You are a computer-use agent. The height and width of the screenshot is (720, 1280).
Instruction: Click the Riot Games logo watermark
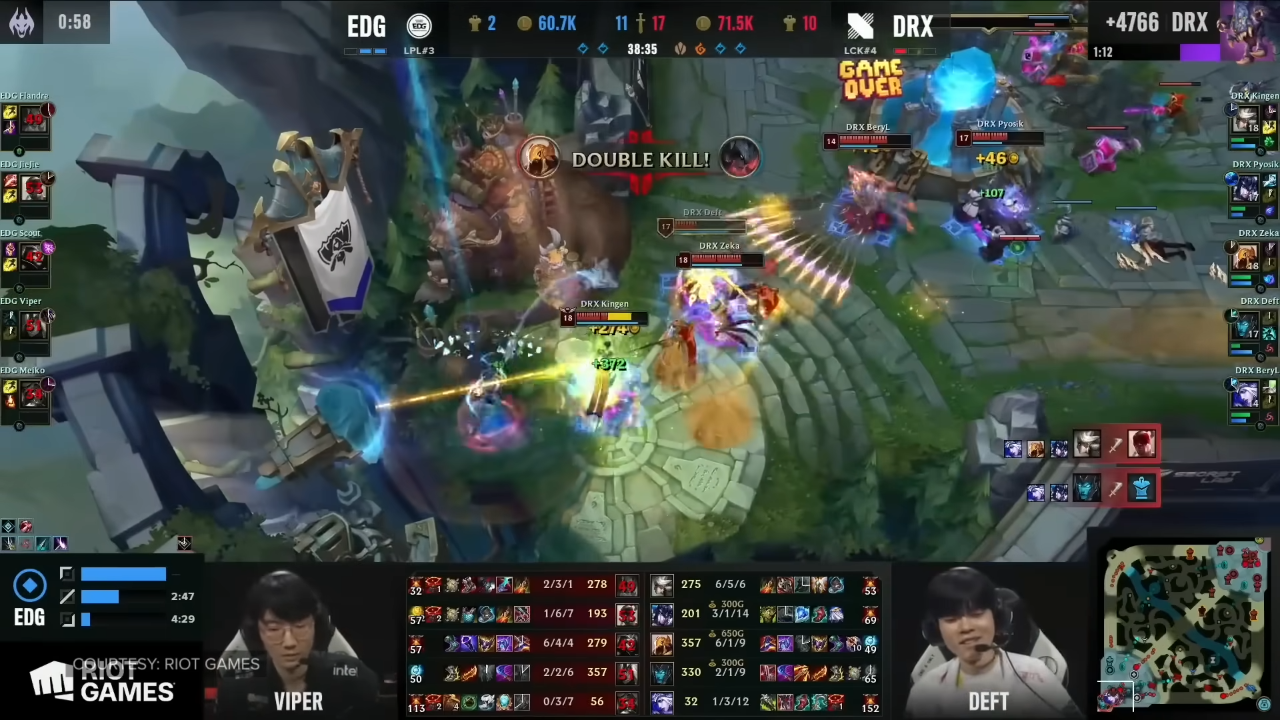point(100,680)
